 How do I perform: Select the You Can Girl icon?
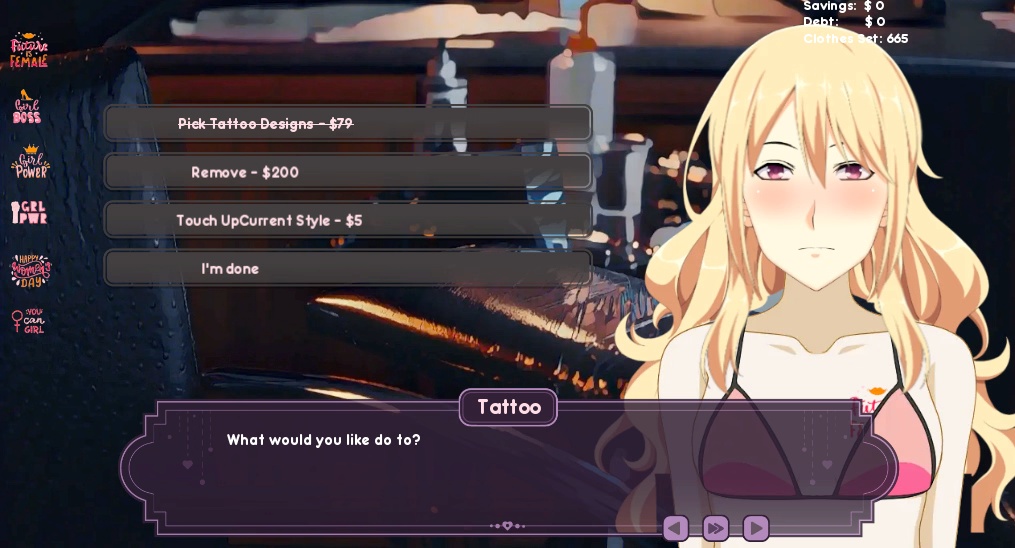pyautogui.click(x=29, y=321)
